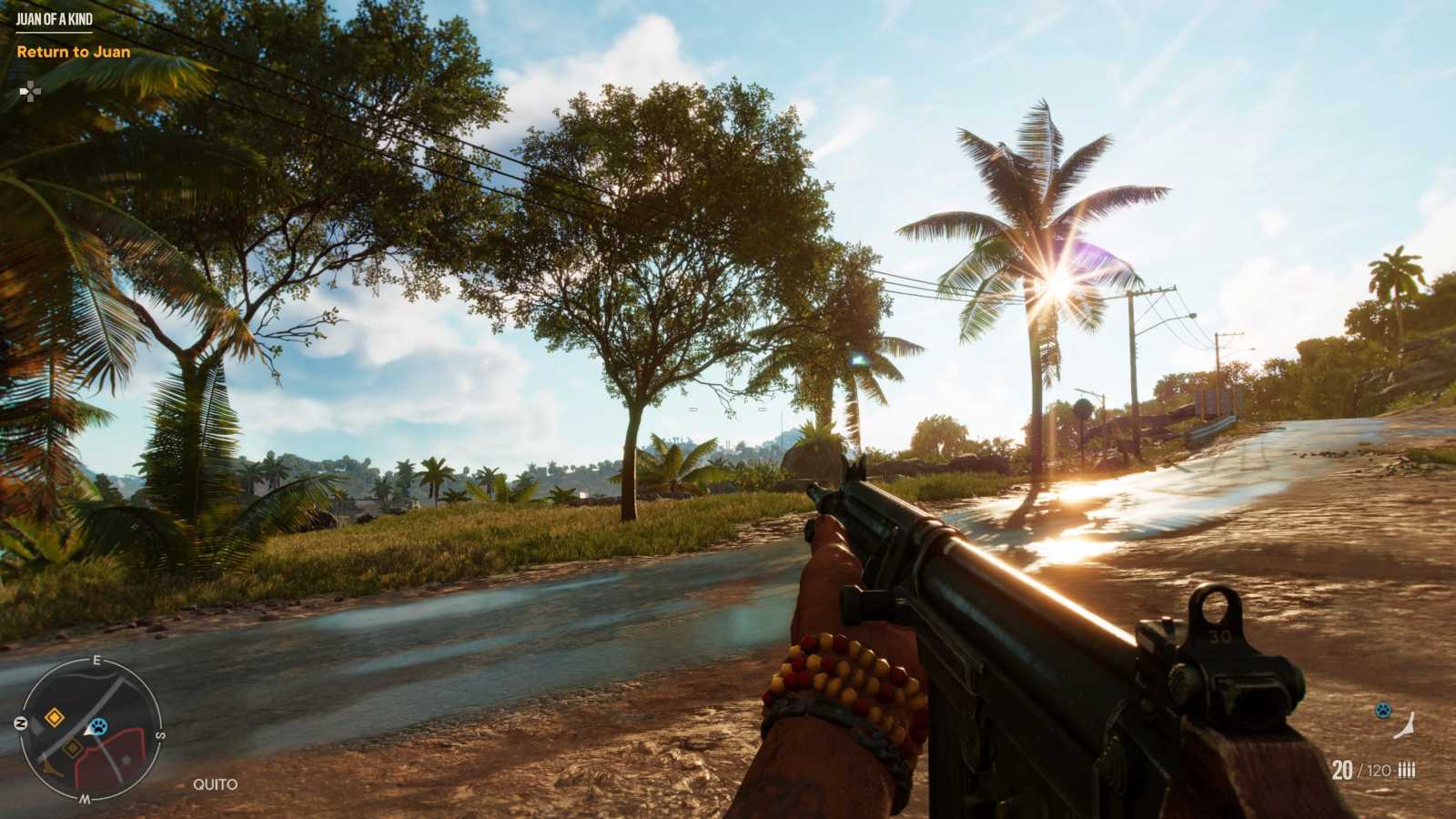The image size is (1456, 819).
Task: Click the d-pad controller icon below the objective
Action: click(32, 91)
